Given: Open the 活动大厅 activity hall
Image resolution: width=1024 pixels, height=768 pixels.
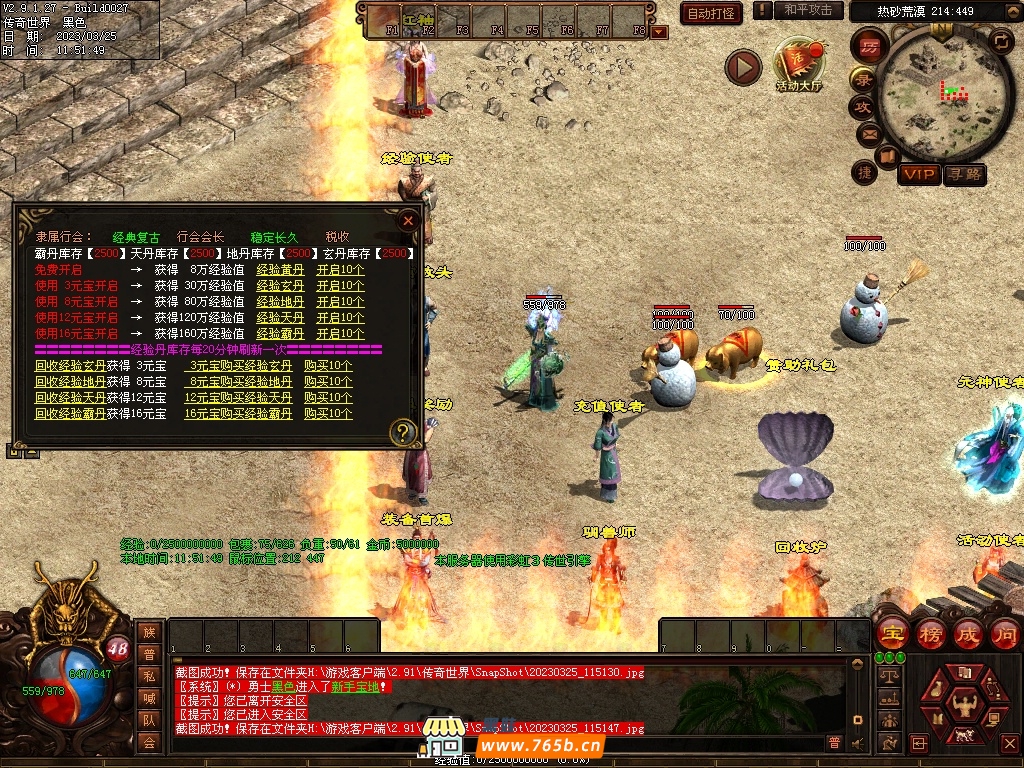Looking at the screenshot, I should 799,65.
